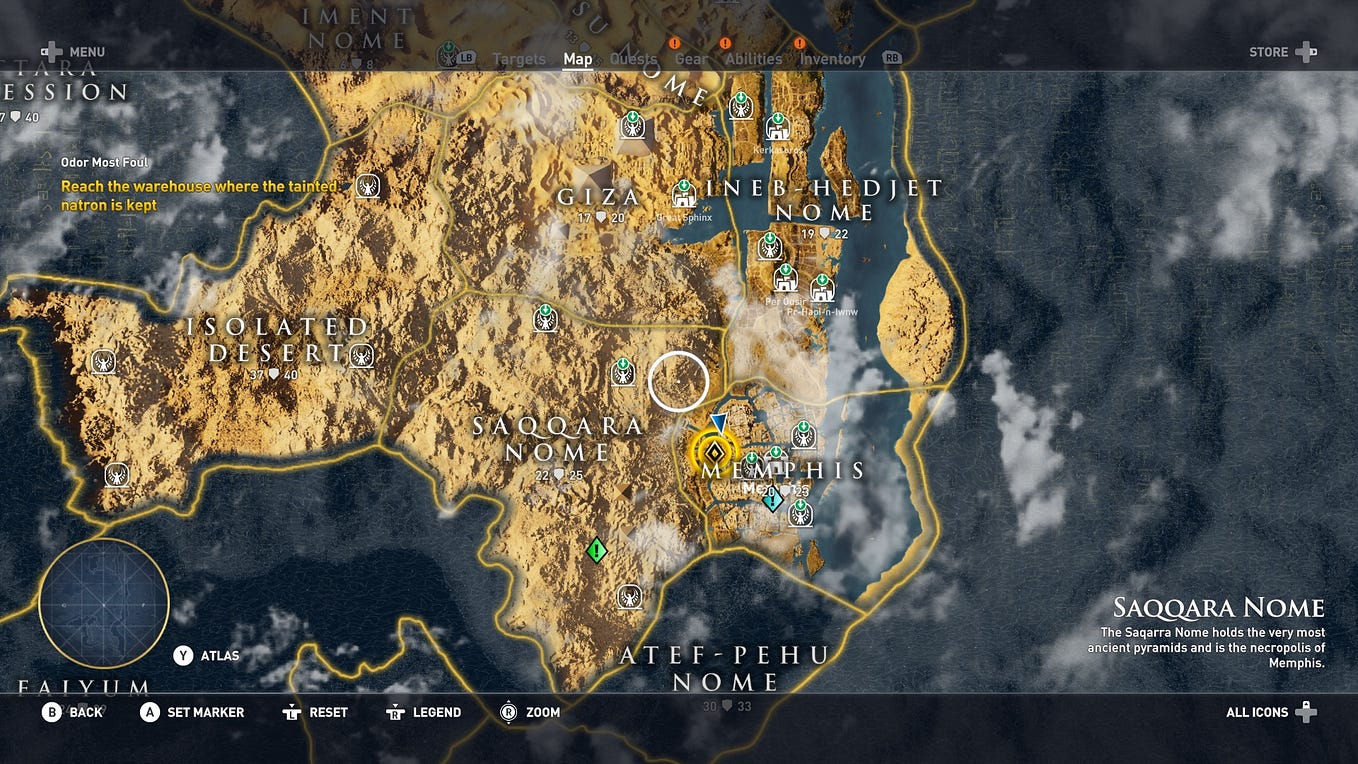Open the main Menu
Viewport: 1358px width, 764px height.
(x=73, y=52)
